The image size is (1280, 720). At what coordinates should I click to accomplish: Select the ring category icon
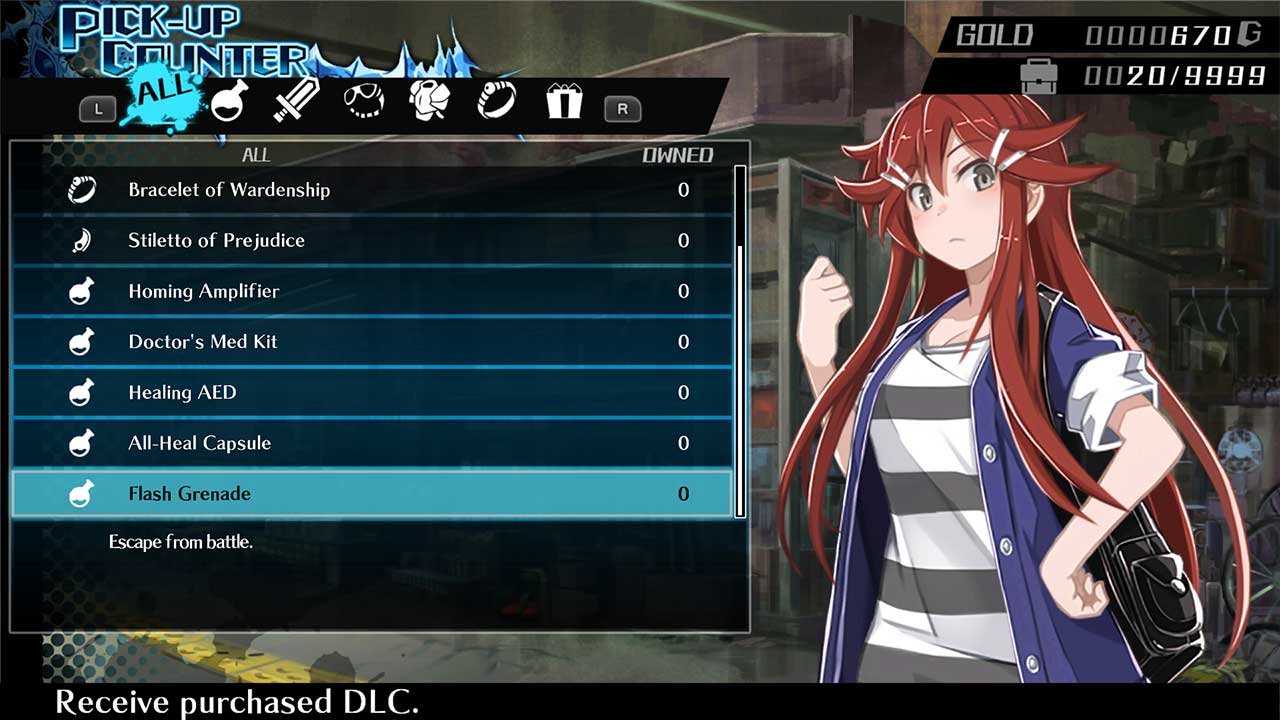tap(496, 100)
